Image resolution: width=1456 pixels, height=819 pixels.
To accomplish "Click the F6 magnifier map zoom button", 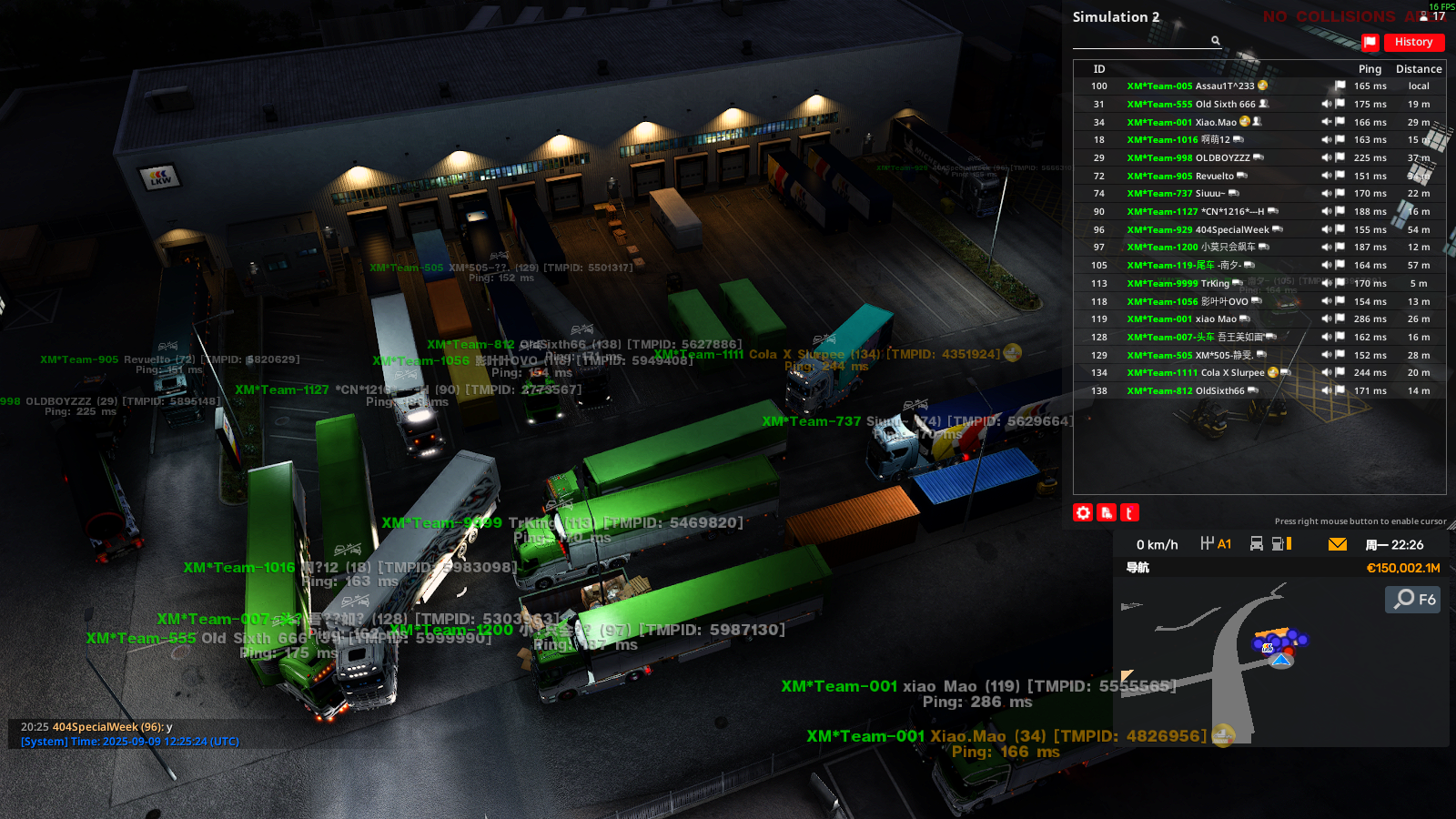I will [x=1413, y=599].
